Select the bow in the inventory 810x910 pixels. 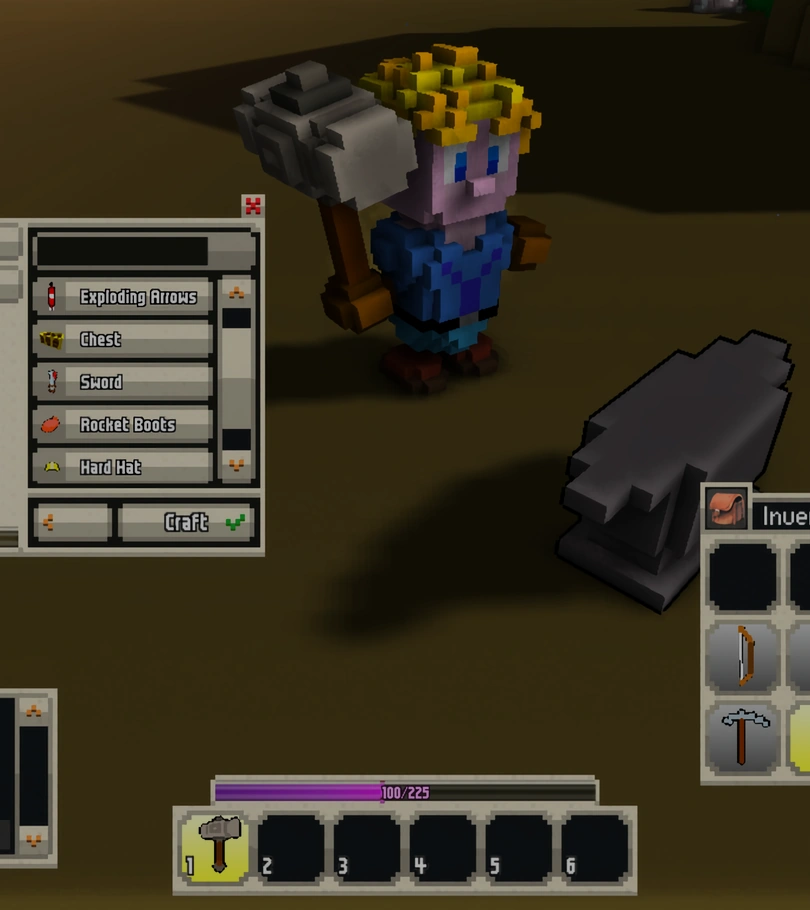[743, 656]
